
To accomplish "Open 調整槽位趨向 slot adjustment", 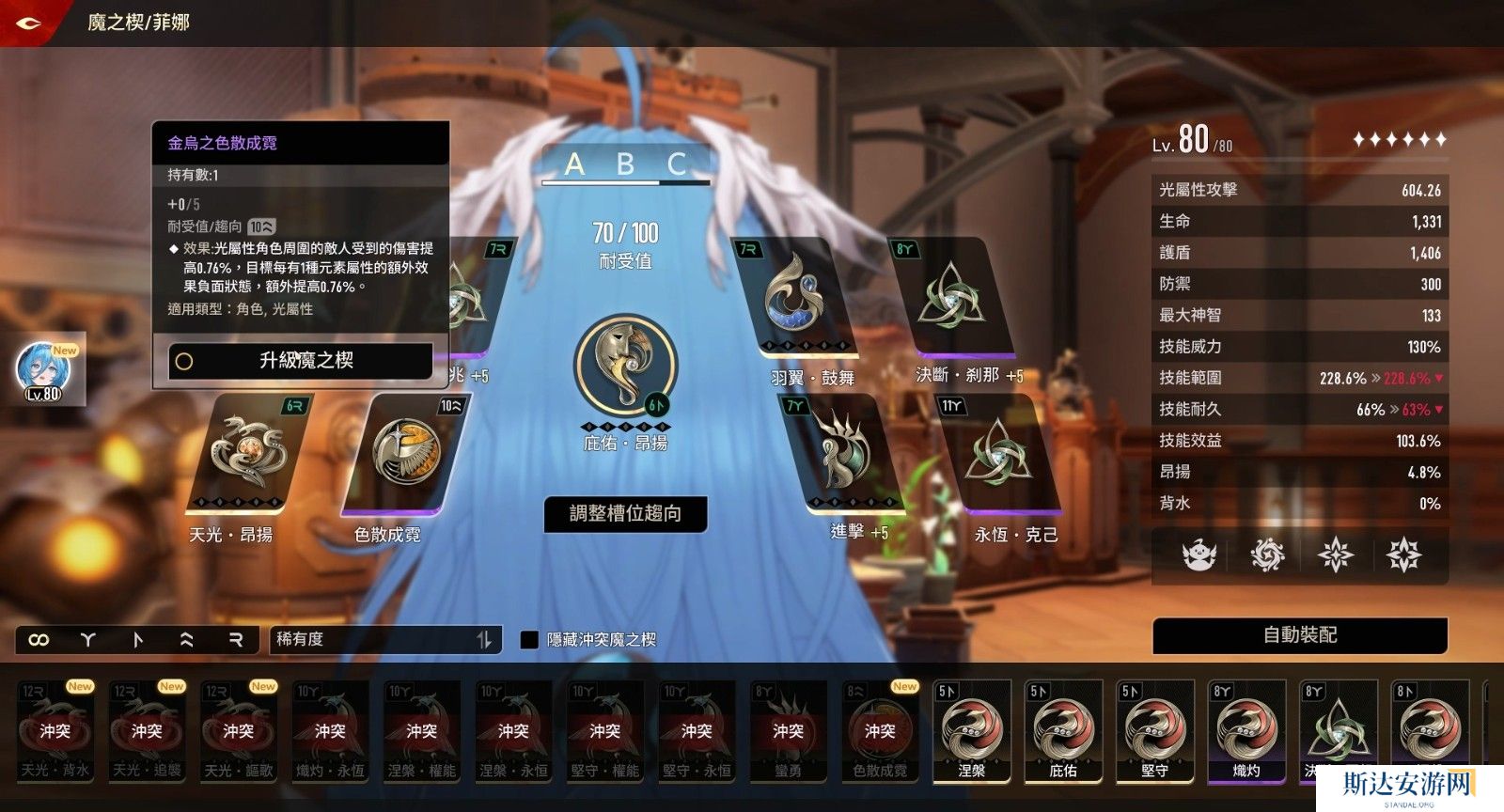I will coord(625,514).
